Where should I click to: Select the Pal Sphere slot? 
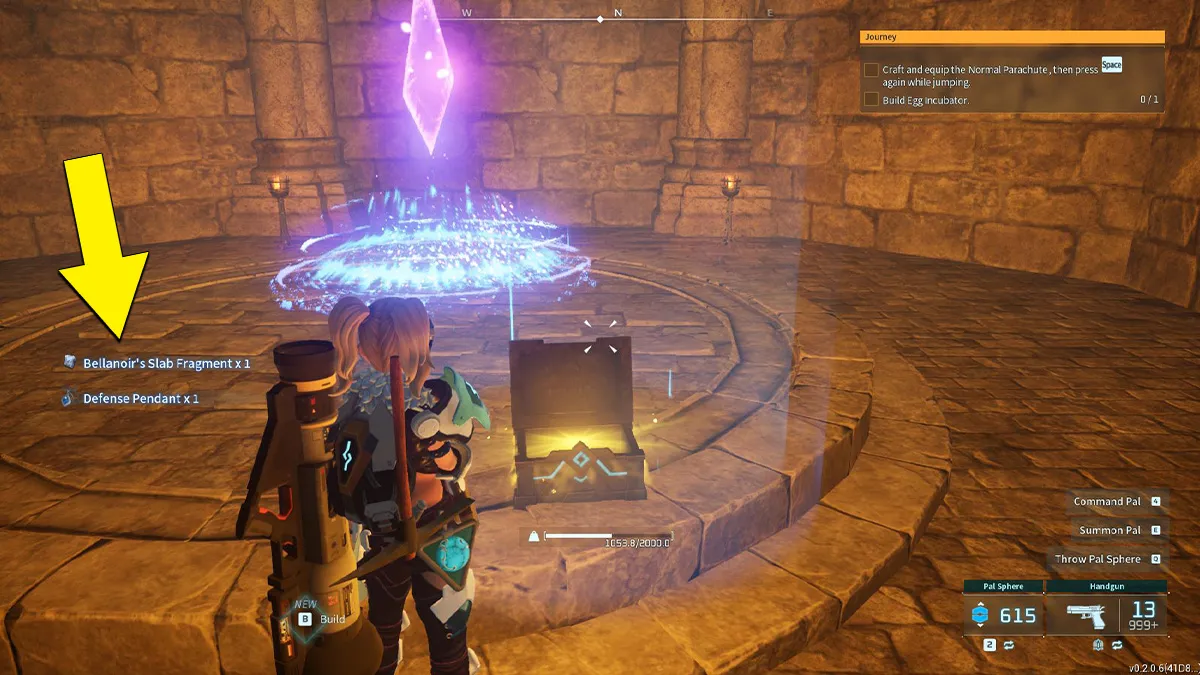1003,615
